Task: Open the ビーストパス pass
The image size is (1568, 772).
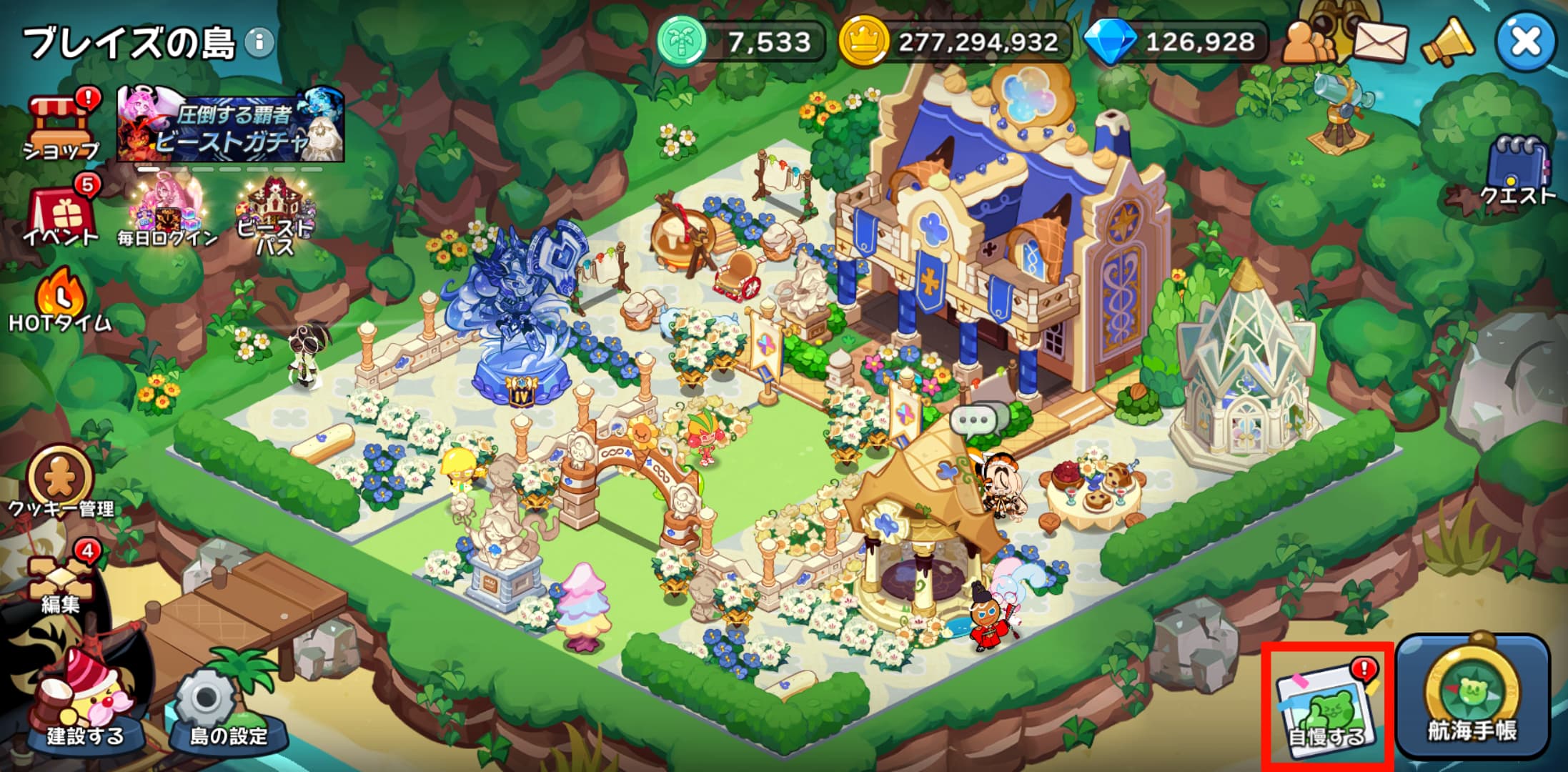Action: pos(275,214)
